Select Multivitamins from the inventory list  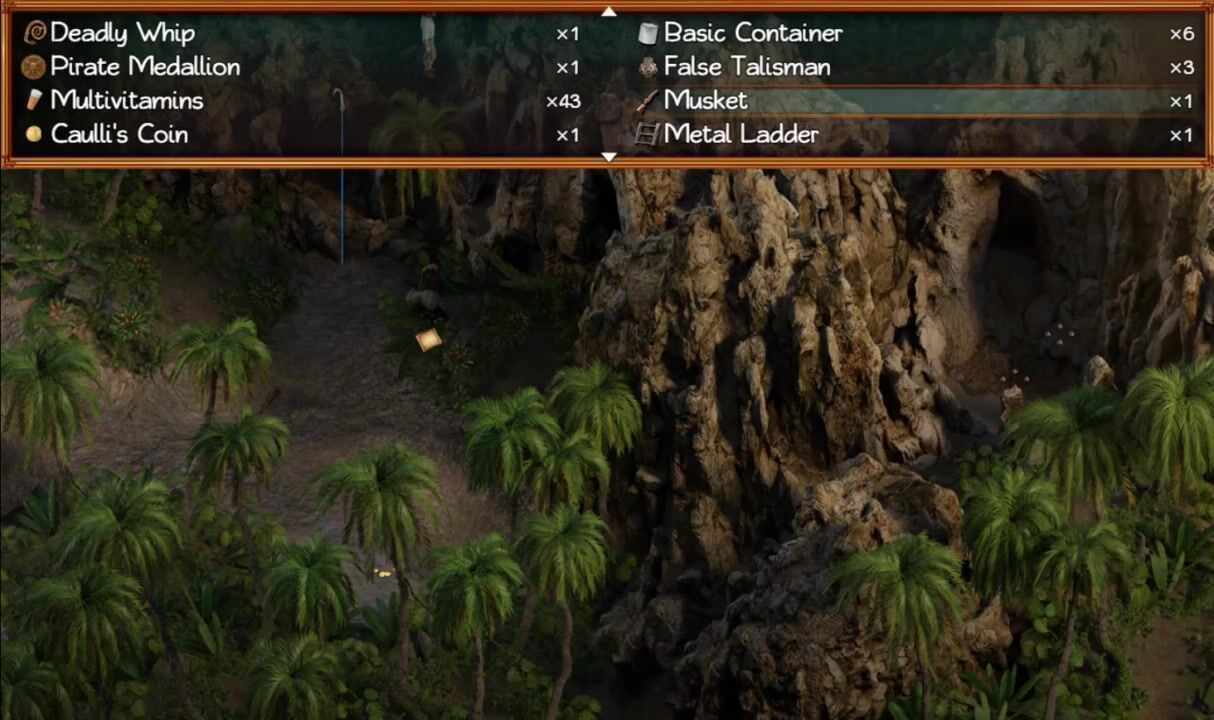[126, 100]
